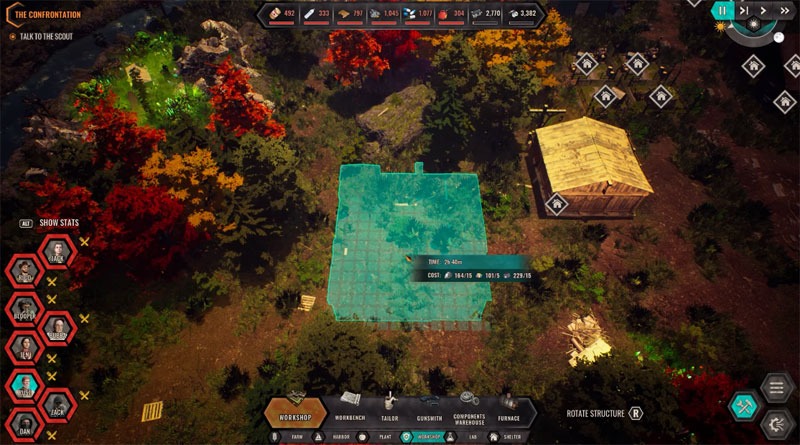This screenshot has height=445, width=800.
Task: Activate the fast-forward speed button
Action: click(785, 11)
